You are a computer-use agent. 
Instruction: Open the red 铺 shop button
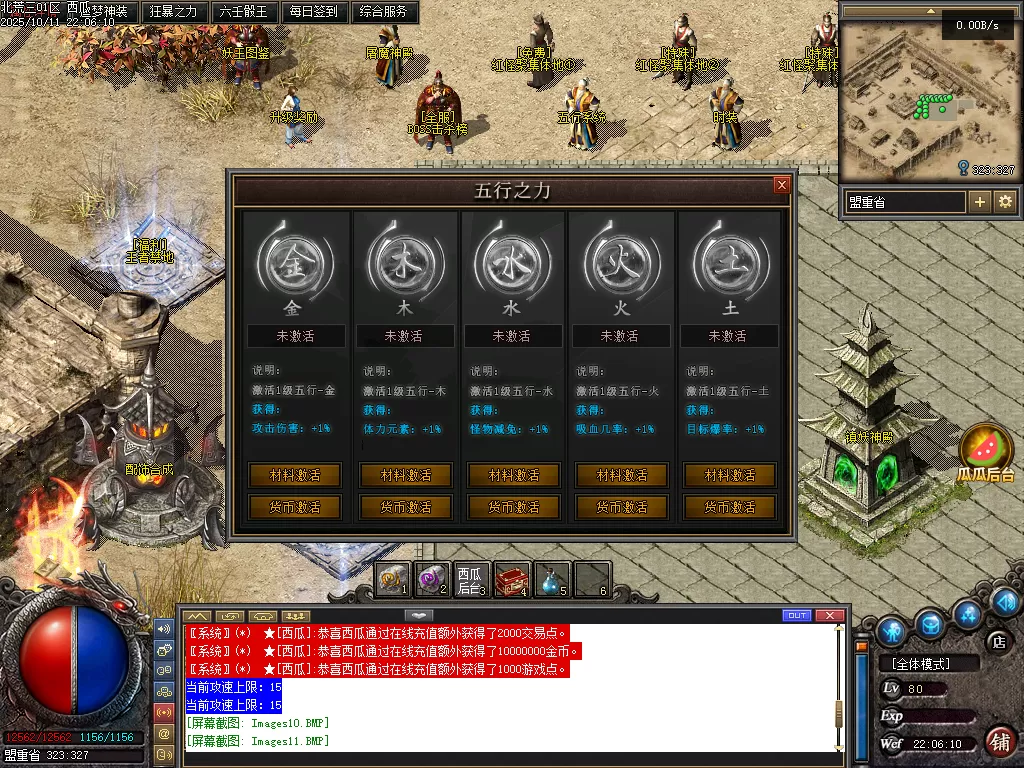[998, 741]
